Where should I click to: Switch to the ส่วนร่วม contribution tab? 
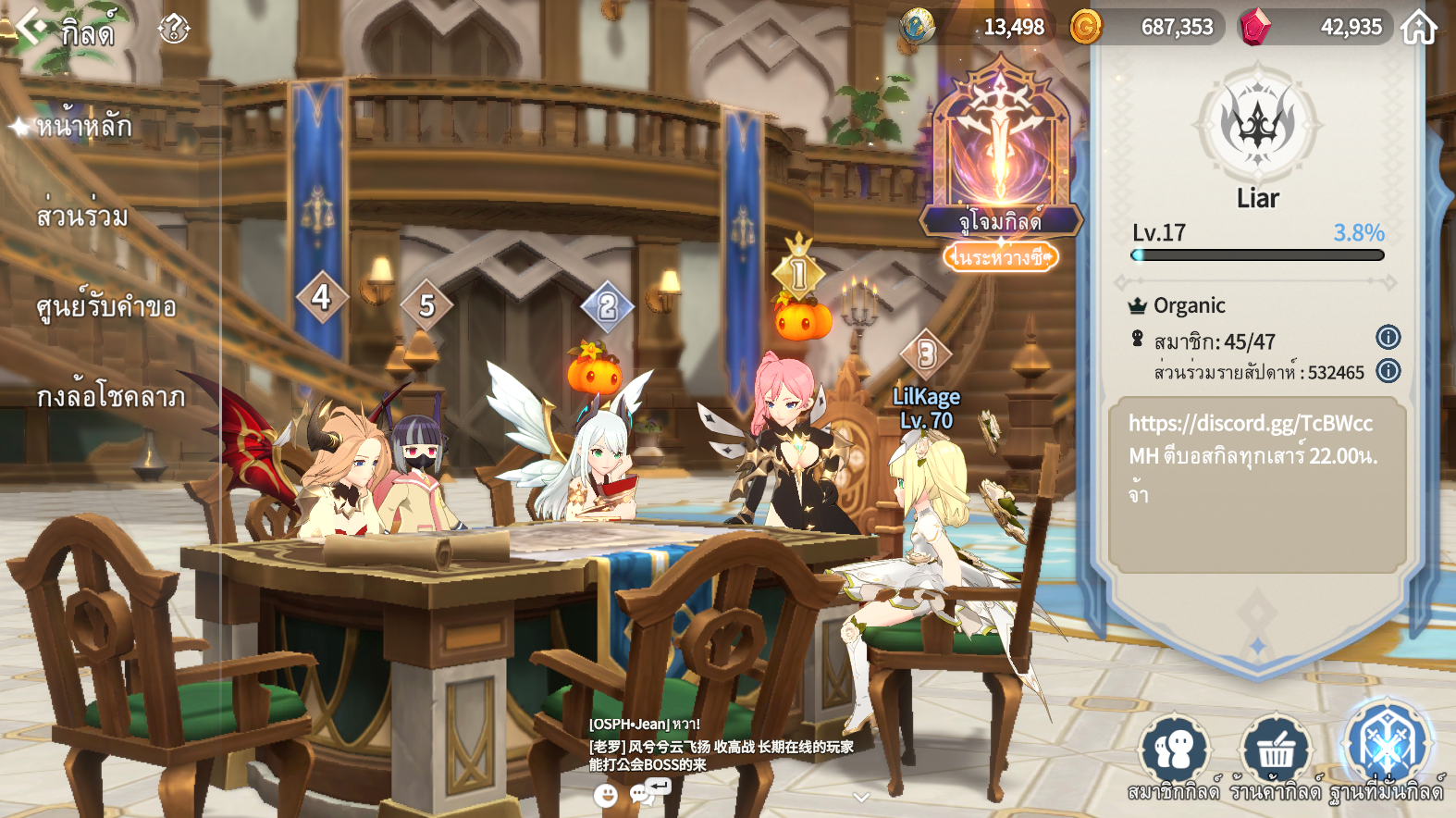tap(83, 217)
